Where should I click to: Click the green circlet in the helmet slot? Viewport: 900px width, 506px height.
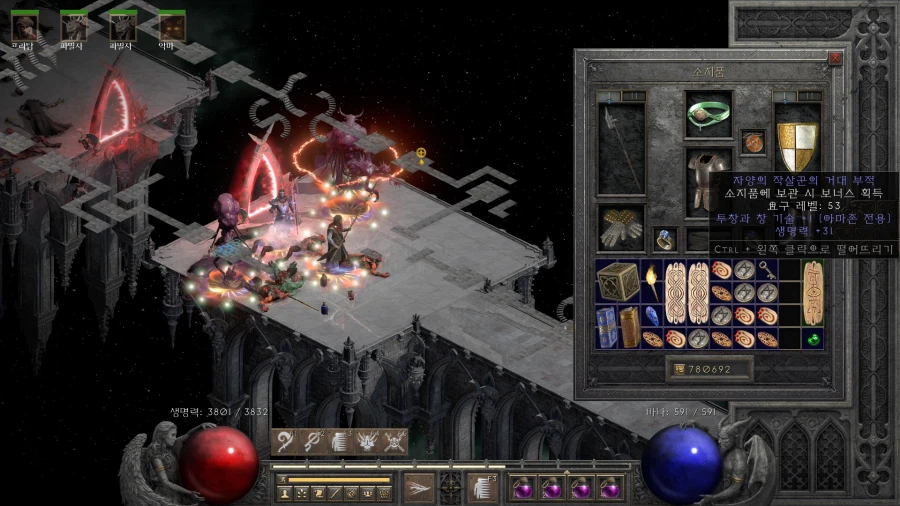click(x=708, y=115)
